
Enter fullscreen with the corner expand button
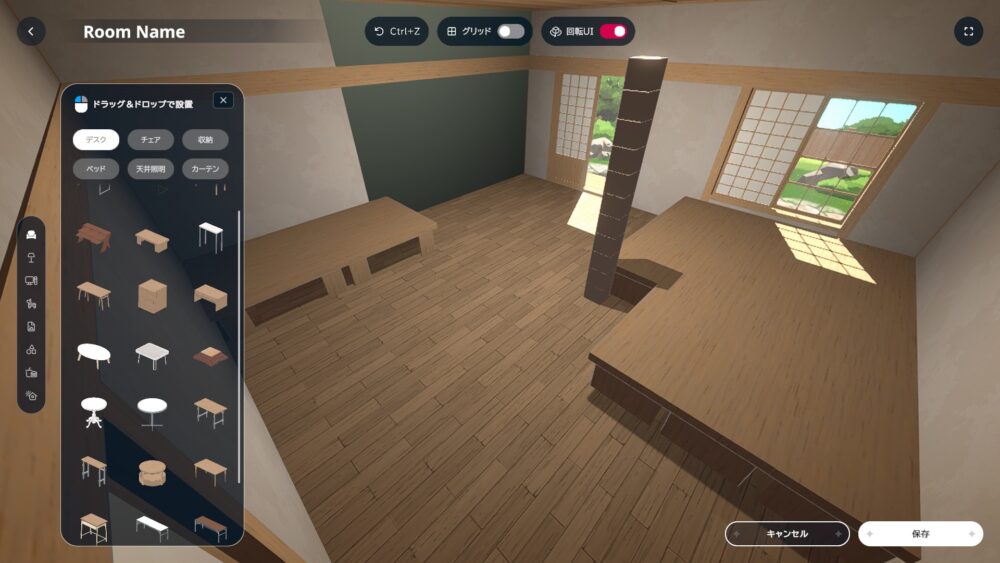click(x=968, y=32)
